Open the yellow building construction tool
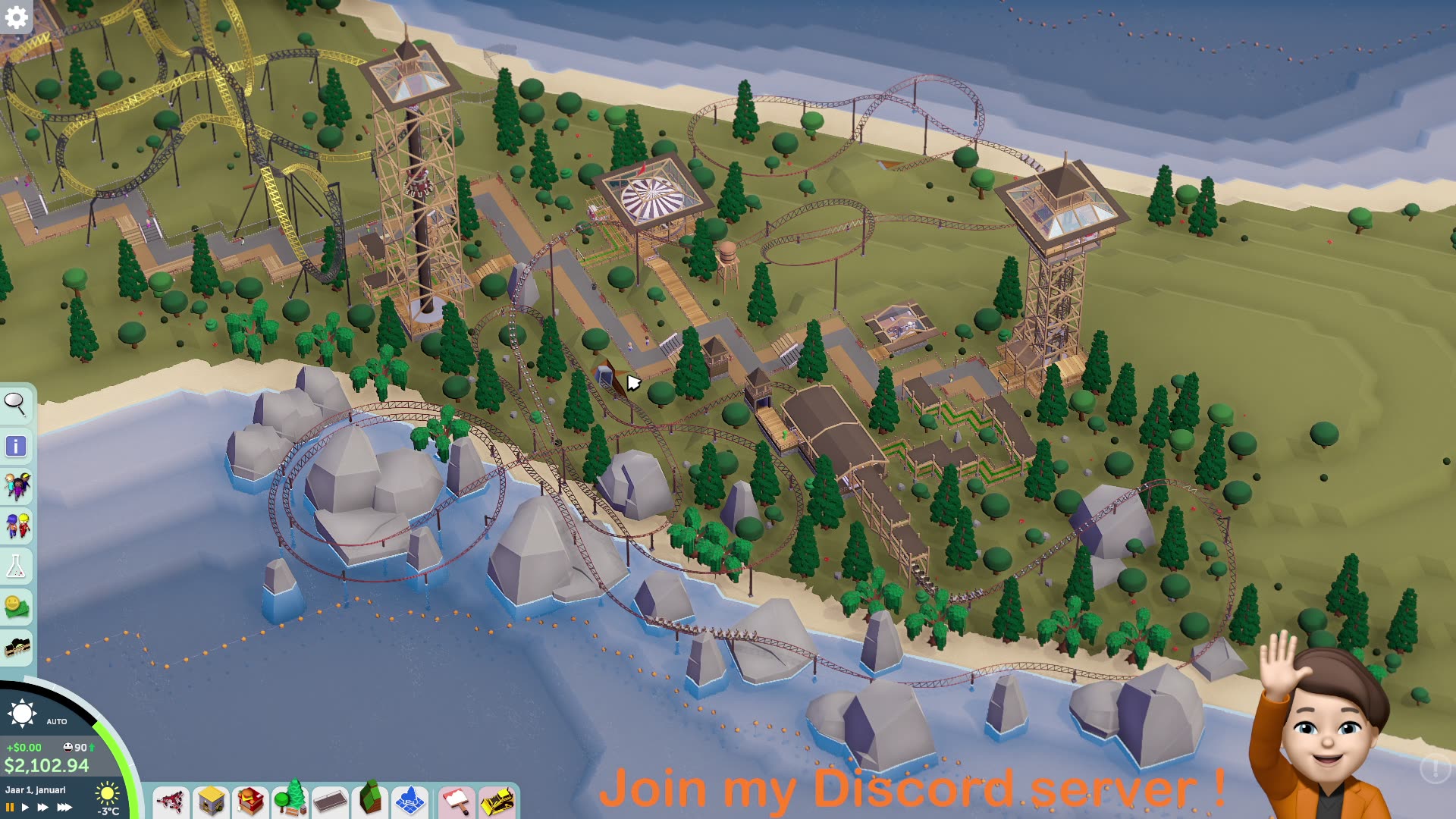The height and width of the screenshot is (819, 1456). [x=211, y=801]
